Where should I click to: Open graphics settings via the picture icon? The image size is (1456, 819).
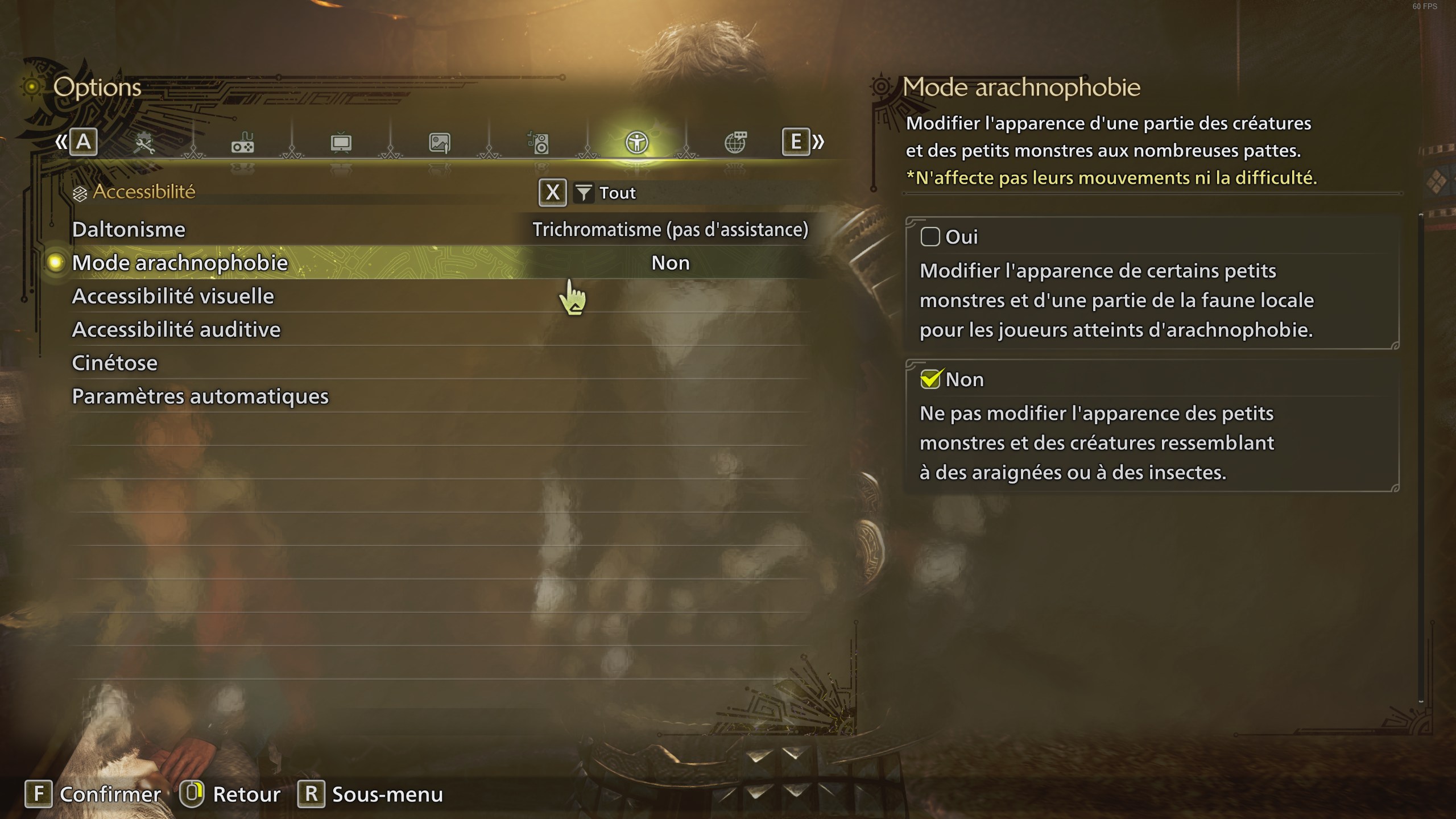point(440,143)
